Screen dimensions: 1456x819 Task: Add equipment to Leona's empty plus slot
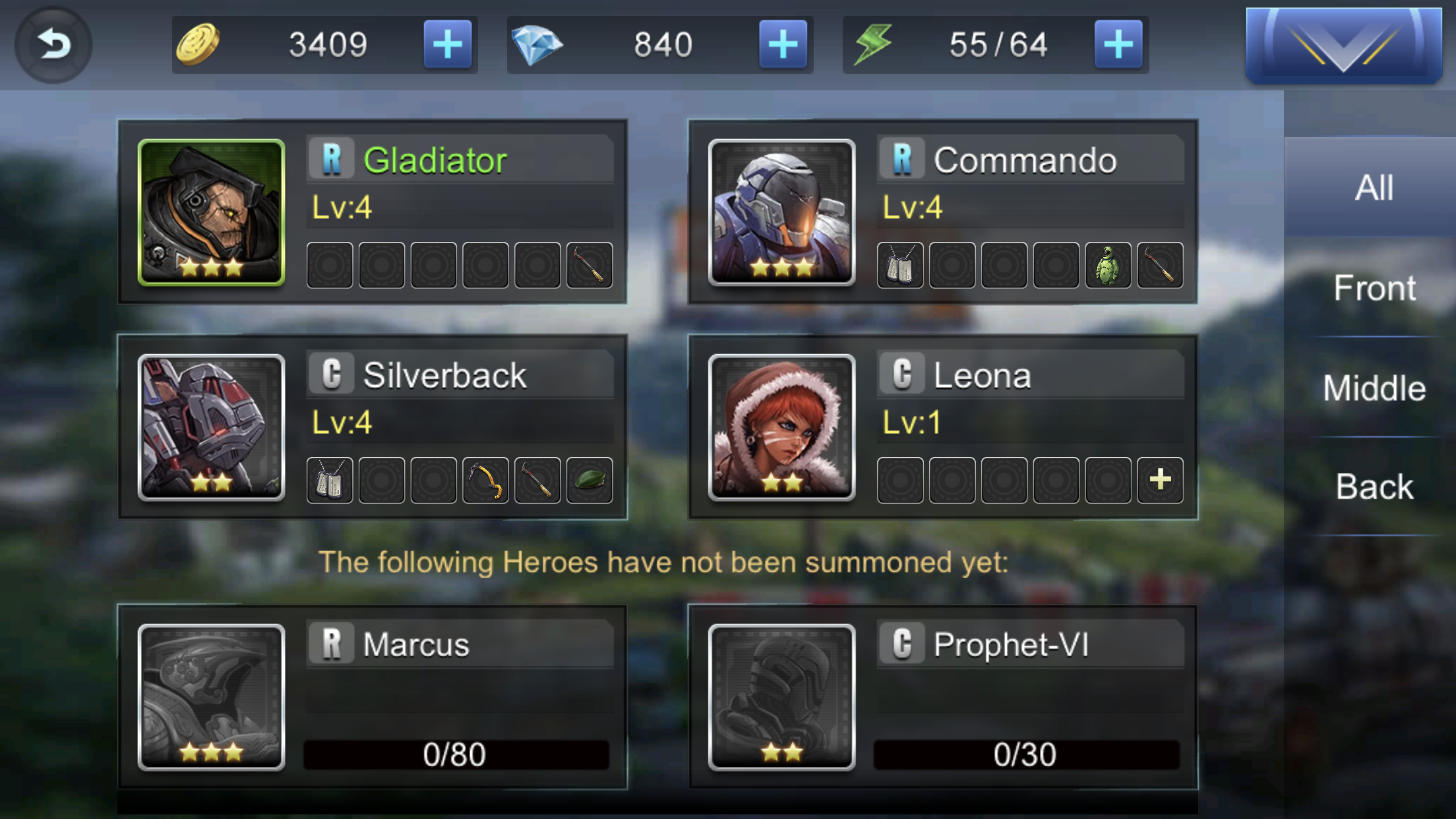pyautogui.click(x=1159, y=480)
